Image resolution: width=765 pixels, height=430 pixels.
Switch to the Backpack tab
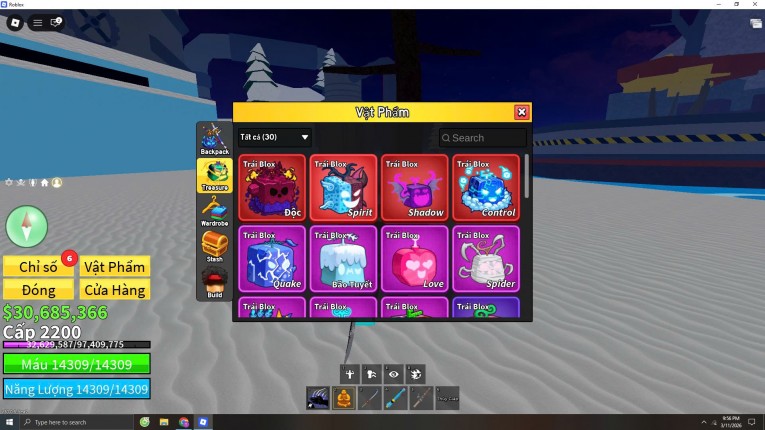[x=214, y=139]
